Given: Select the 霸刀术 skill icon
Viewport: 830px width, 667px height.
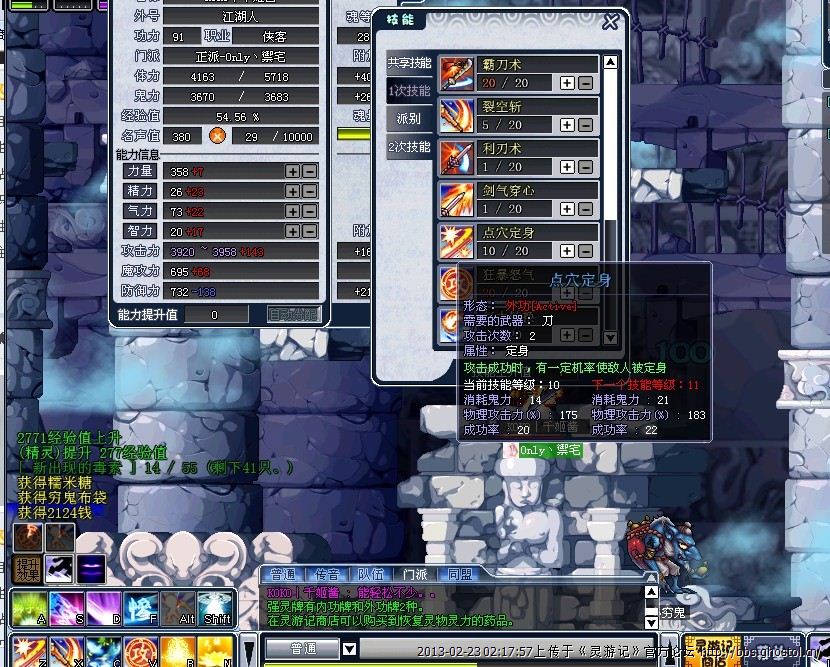Looking at the screenshot, I should (x=457, y=75).
